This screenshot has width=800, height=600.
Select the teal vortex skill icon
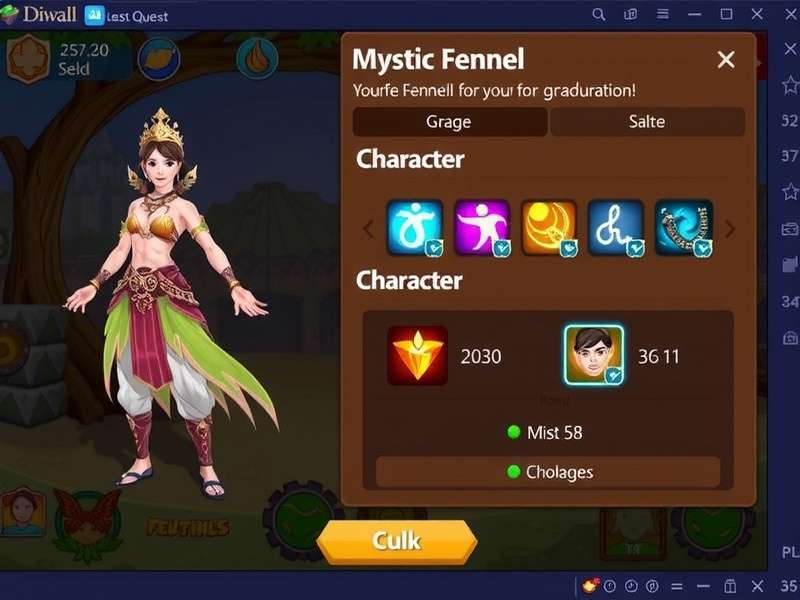coord(684,228)
